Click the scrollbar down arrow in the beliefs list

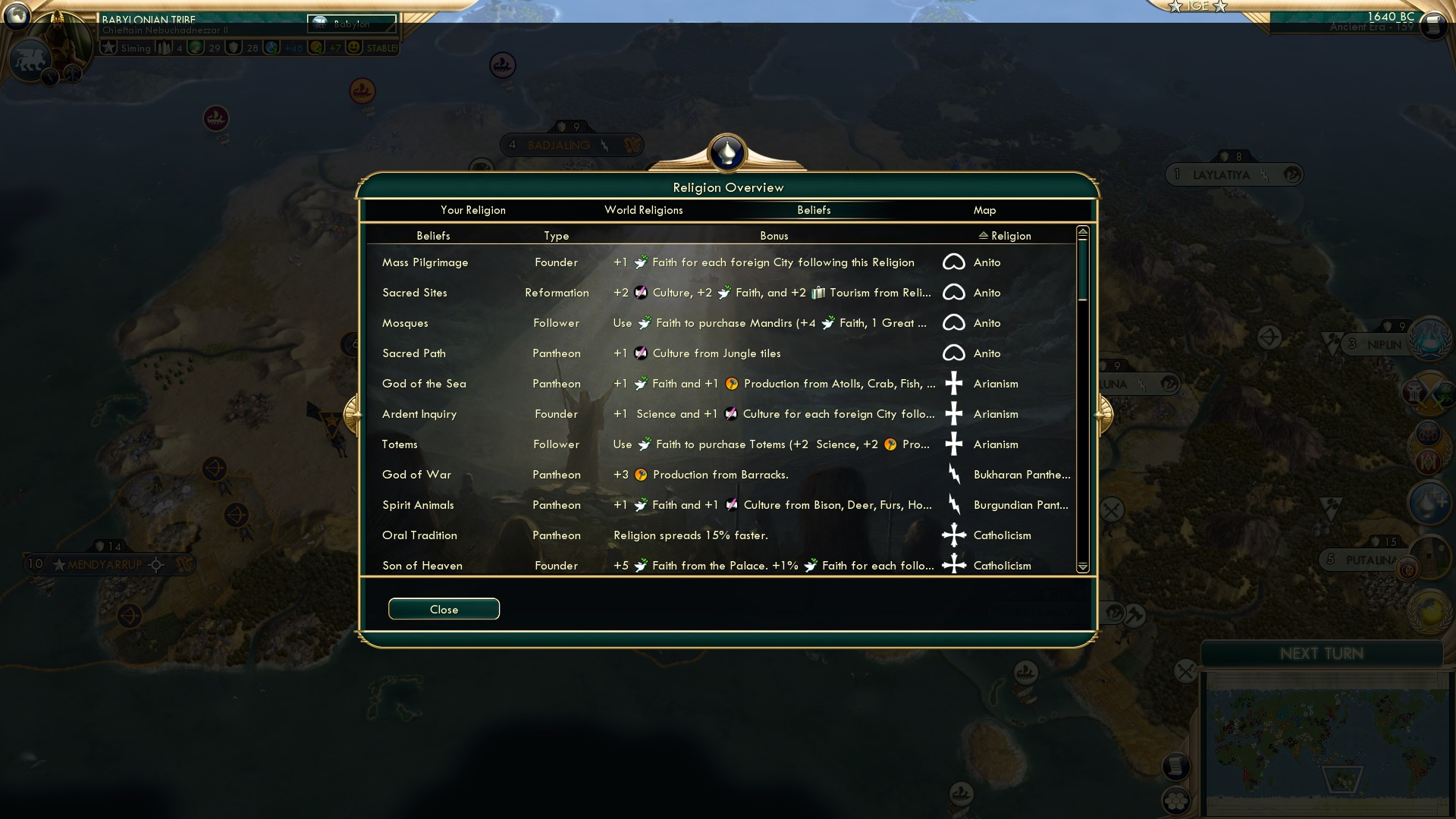(x=1082, y=567)
